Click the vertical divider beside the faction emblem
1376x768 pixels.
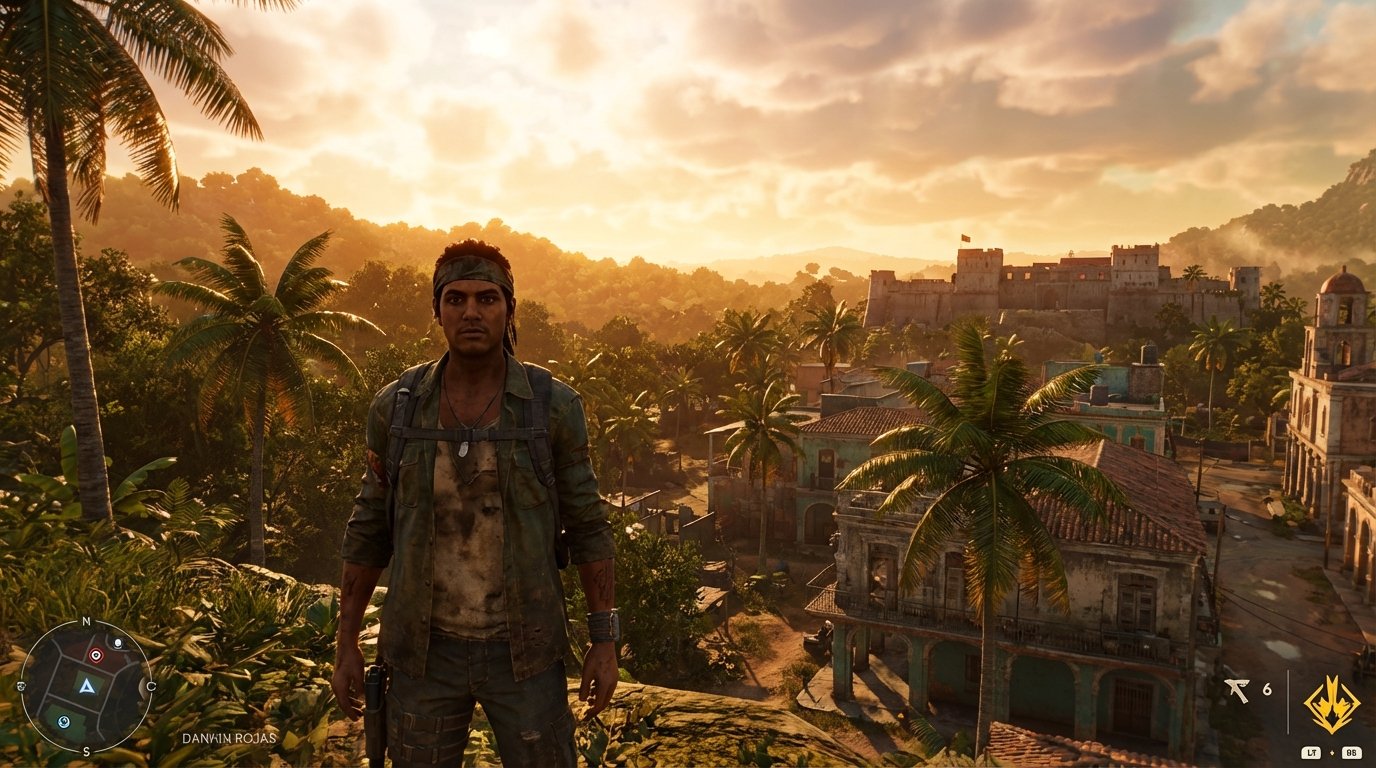coord(1289,701)
